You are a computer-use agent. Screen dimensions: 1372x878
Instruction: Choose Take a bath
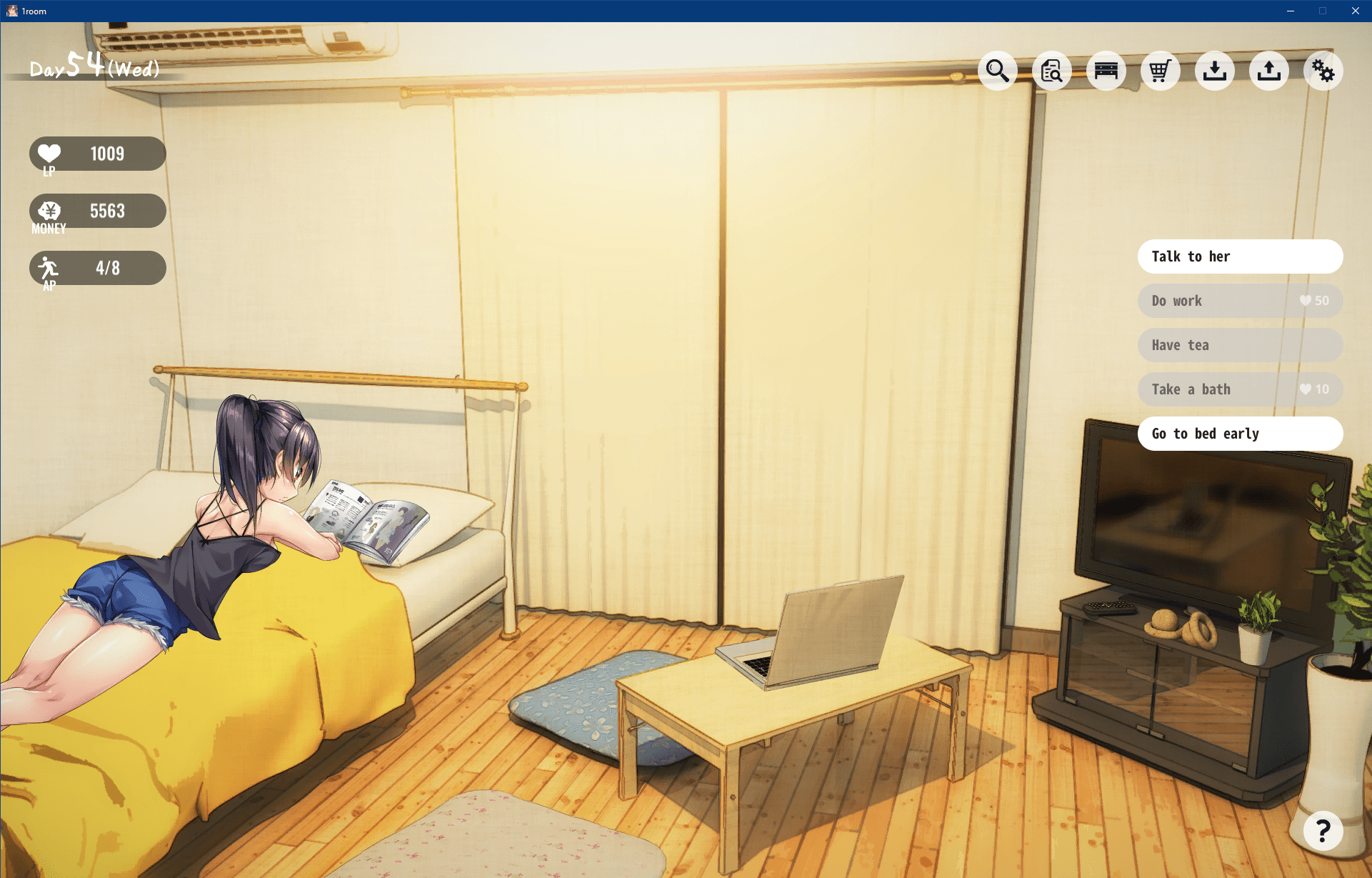[x=1240, y=389]
